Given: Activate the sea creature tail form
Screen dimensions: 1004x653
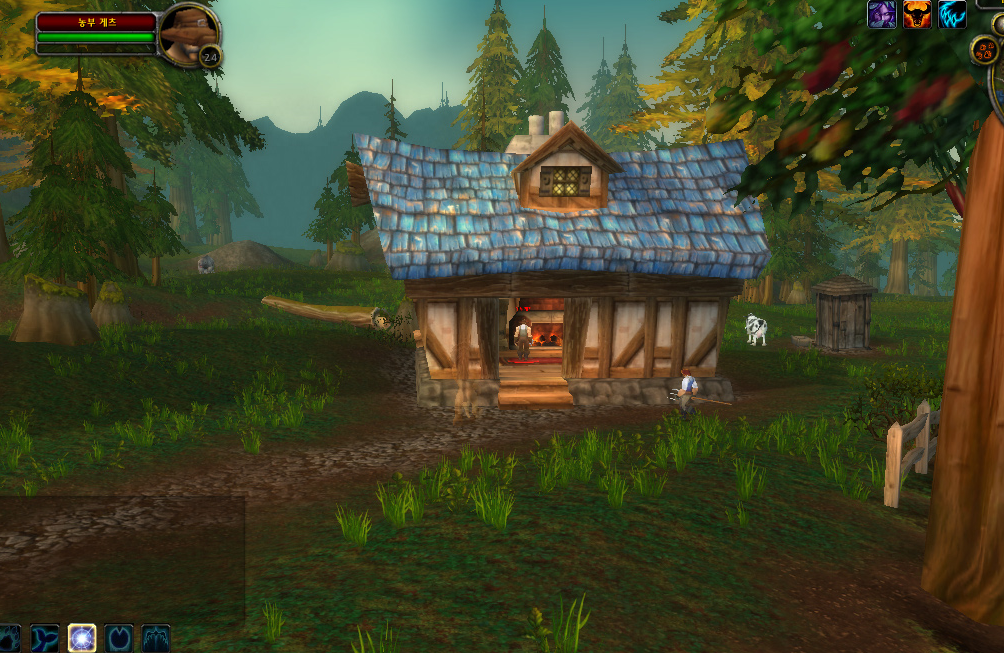Looking at the screenshot, I should 45,638.
